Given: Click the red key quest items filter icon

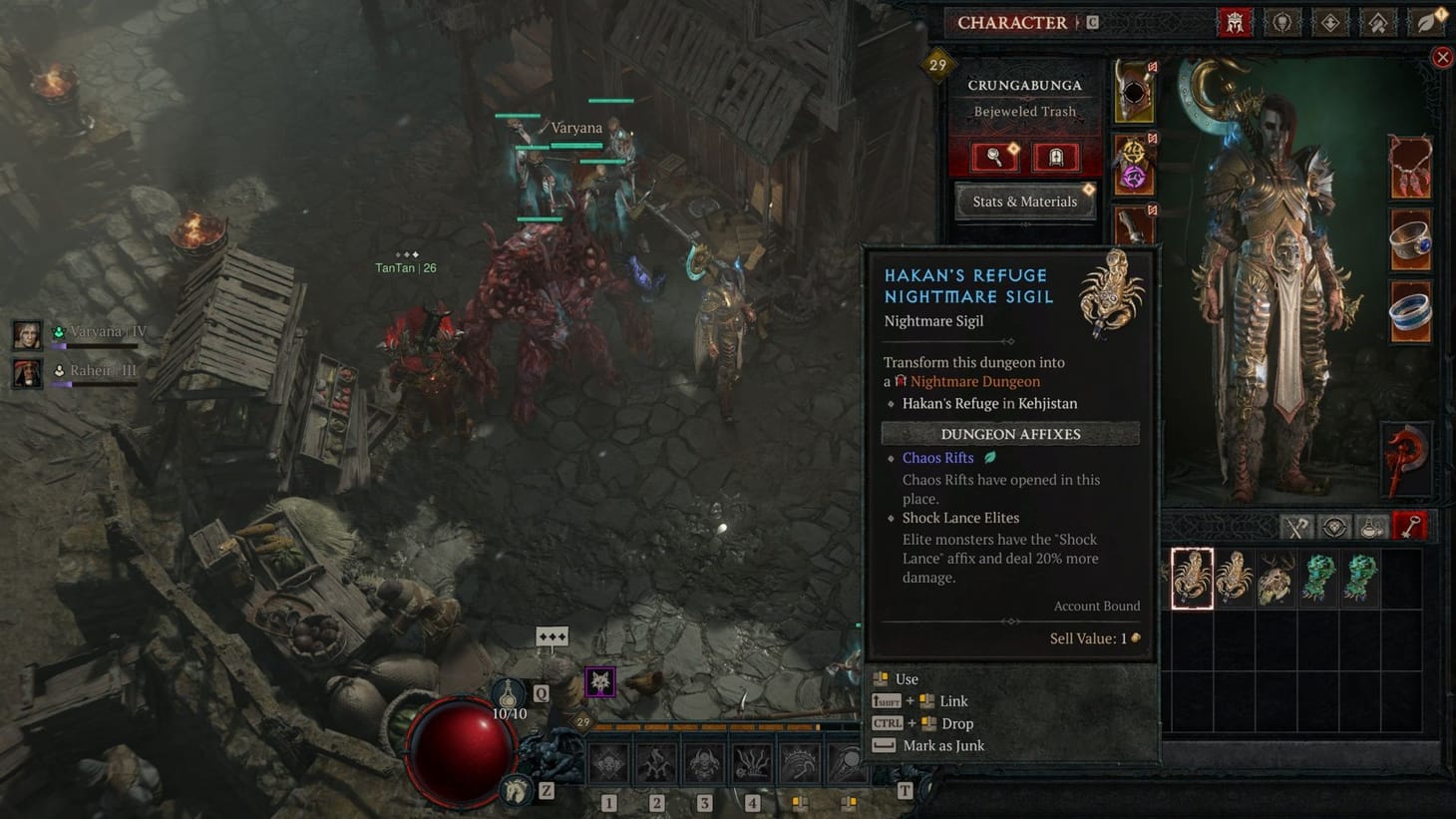Looking at the screenshot, I should 1407,526.
